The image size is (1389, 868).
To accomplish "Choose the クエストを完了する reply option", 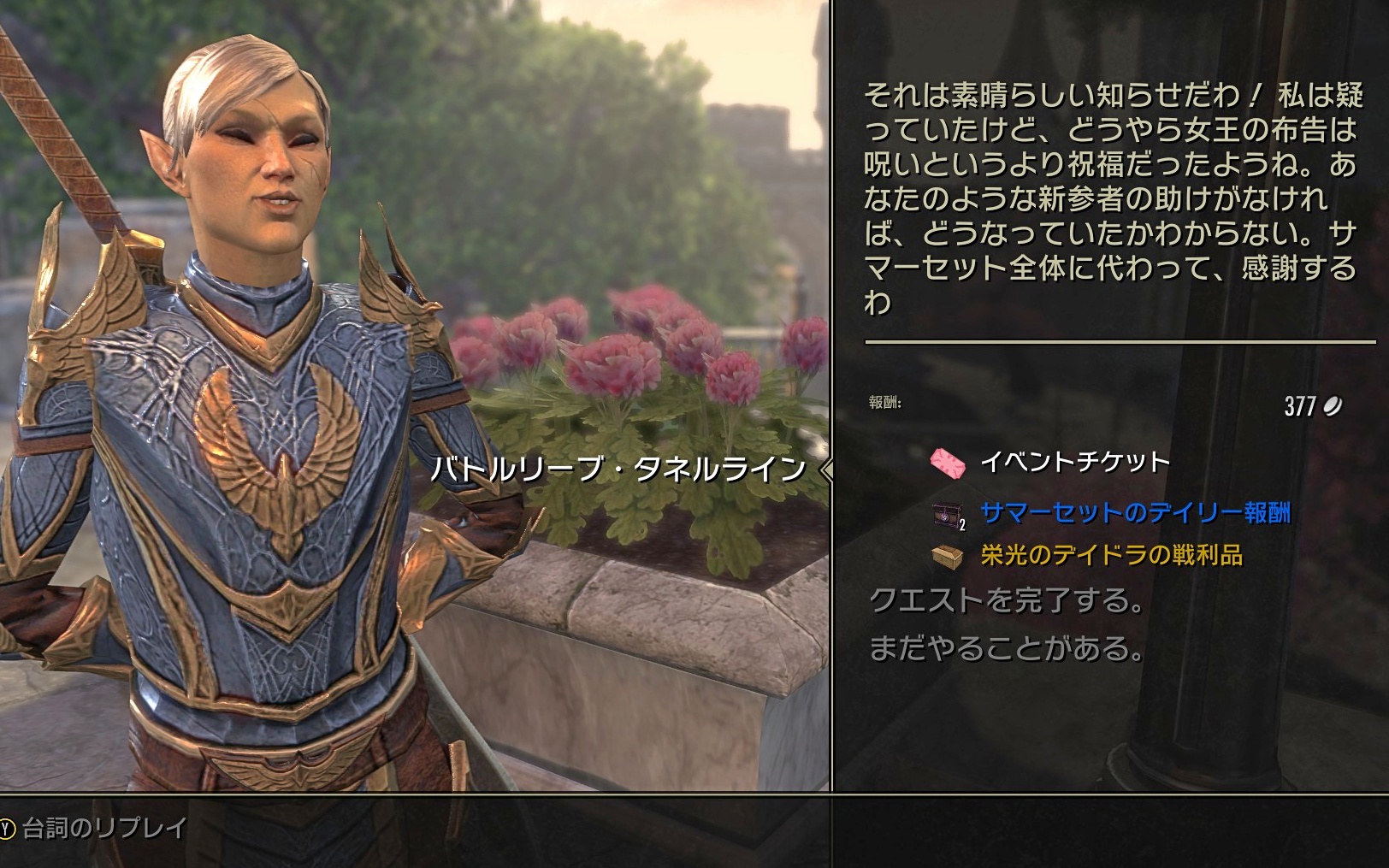I will pyautogui.click(x=1007, y=601).
